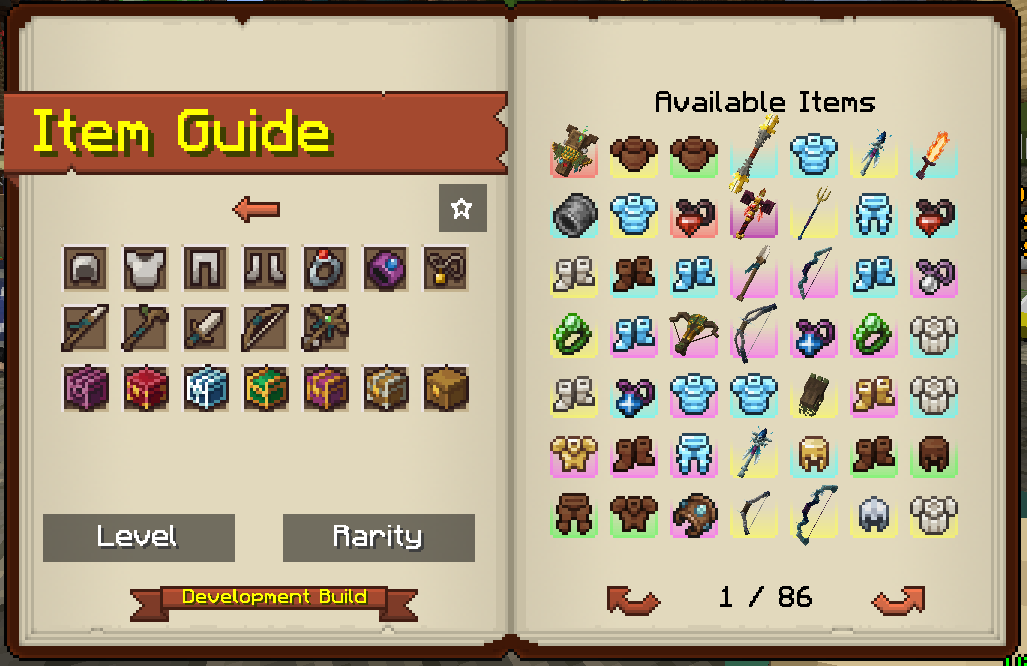Screen dimensions: 1027x666
Task: Sort items by Rarity
Action: point(378,537)
